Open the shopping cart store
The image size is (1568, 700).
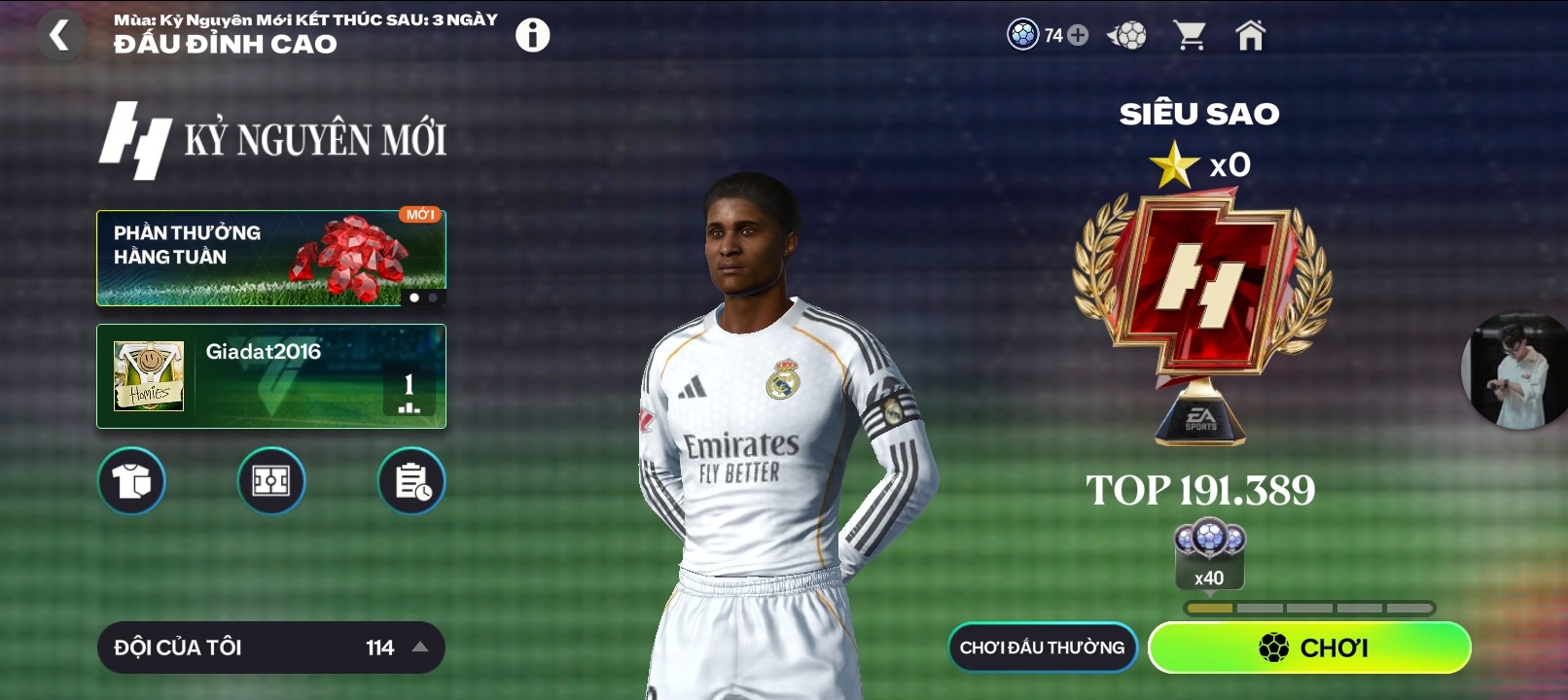(1190, 36)
